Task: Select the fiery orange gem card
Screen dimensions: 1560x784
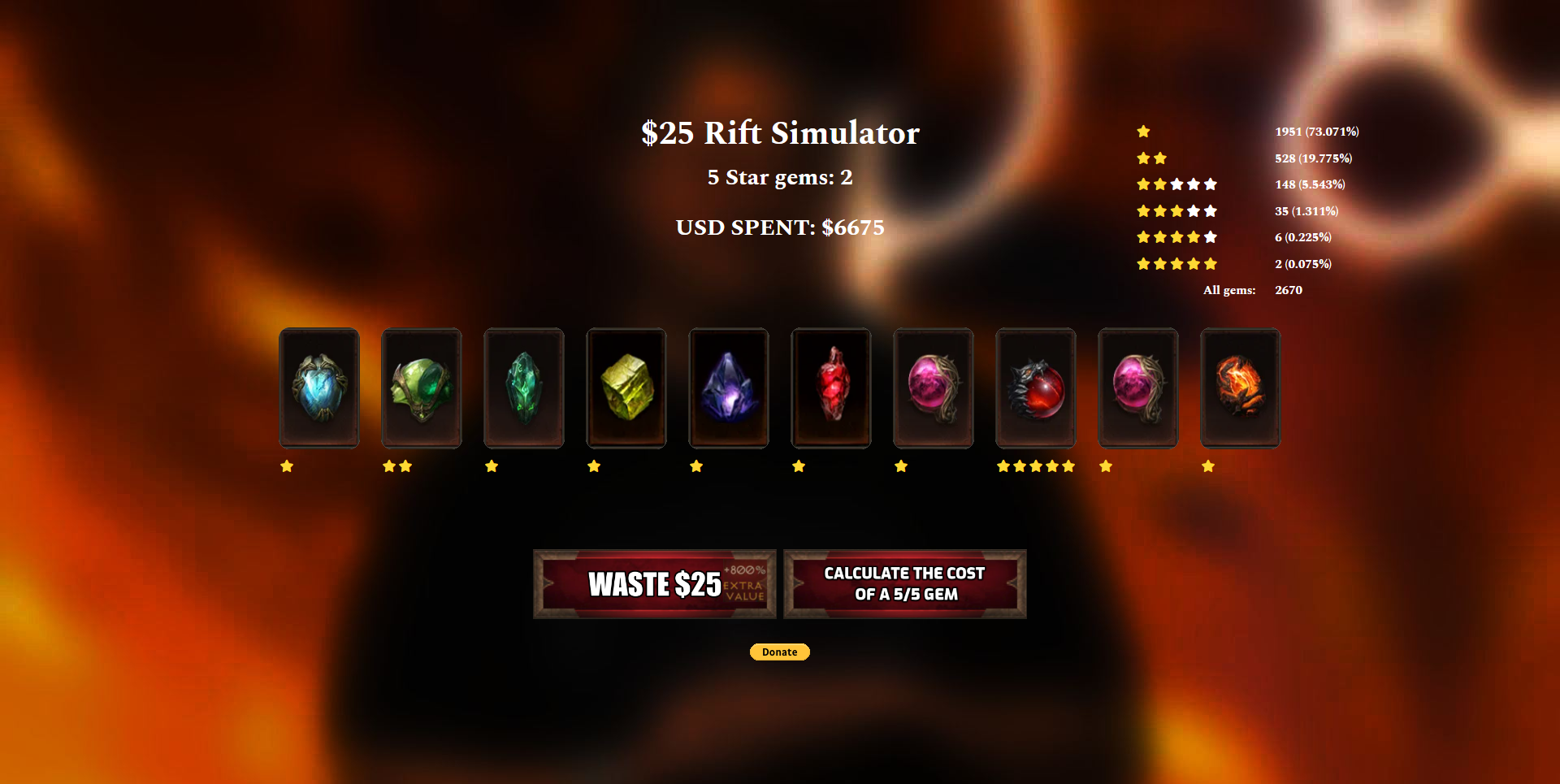Action: point(1240,387)
